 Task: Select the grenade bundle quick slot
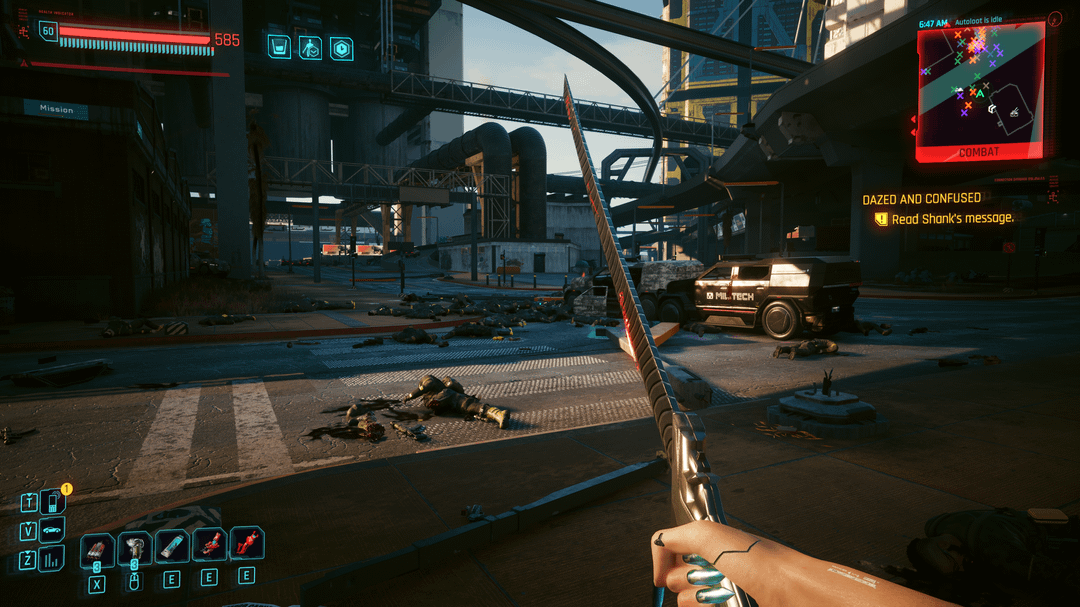[97, 548]
